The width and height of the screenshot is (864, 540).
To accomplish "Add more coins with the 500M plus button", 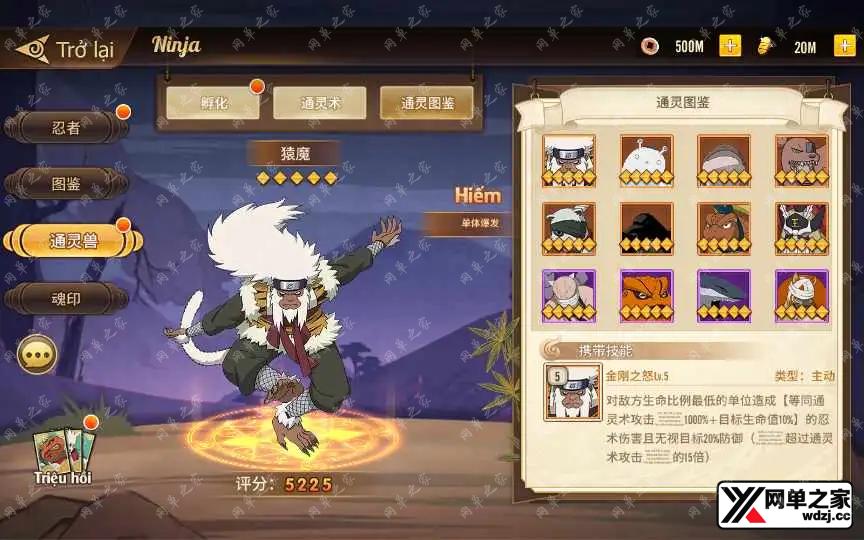I will tap(730, 46).
